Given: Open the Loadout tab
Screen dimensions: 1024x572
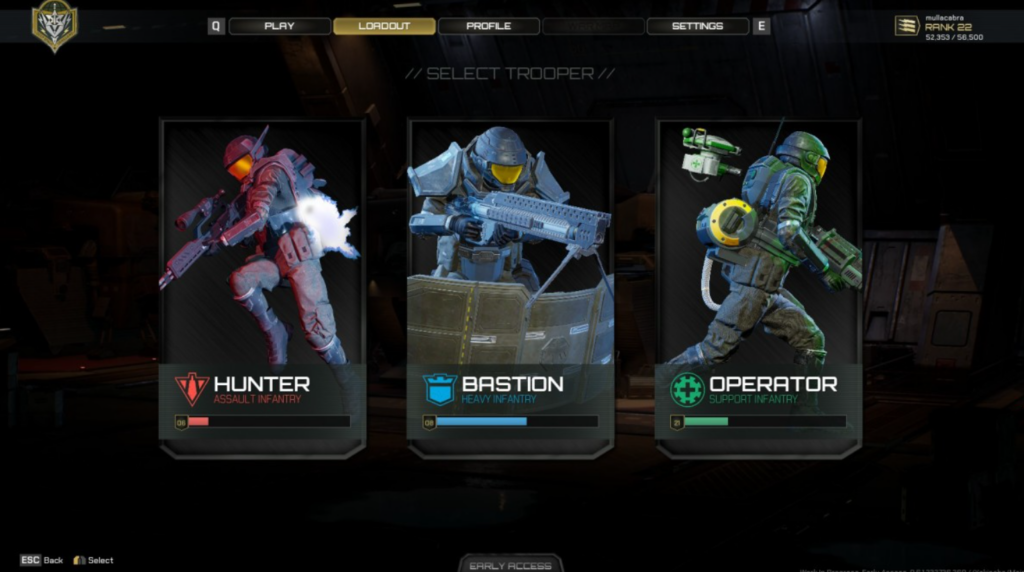Looking at the screenshot, I should (384, 26).
